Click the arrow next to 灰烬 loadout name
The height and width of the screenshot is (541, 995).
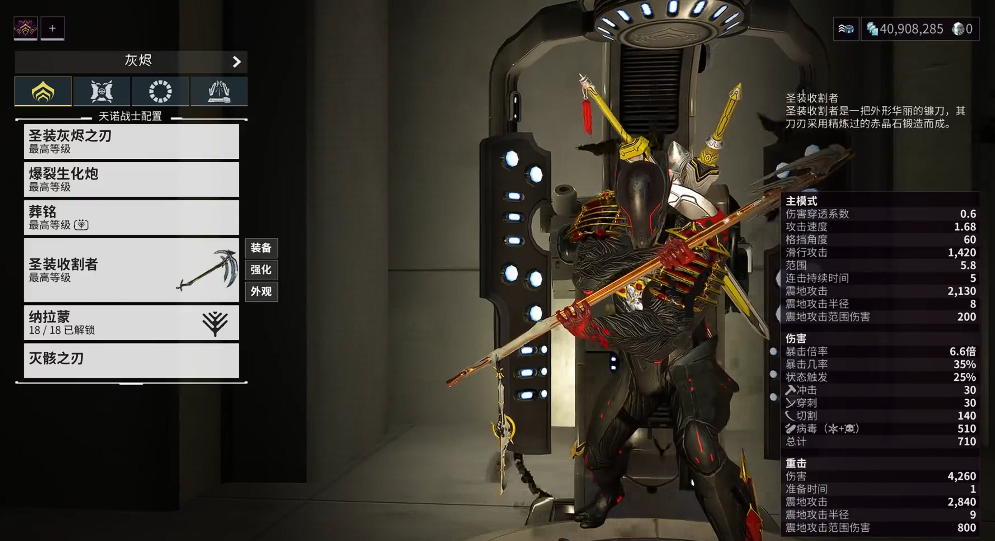[237, 62]
